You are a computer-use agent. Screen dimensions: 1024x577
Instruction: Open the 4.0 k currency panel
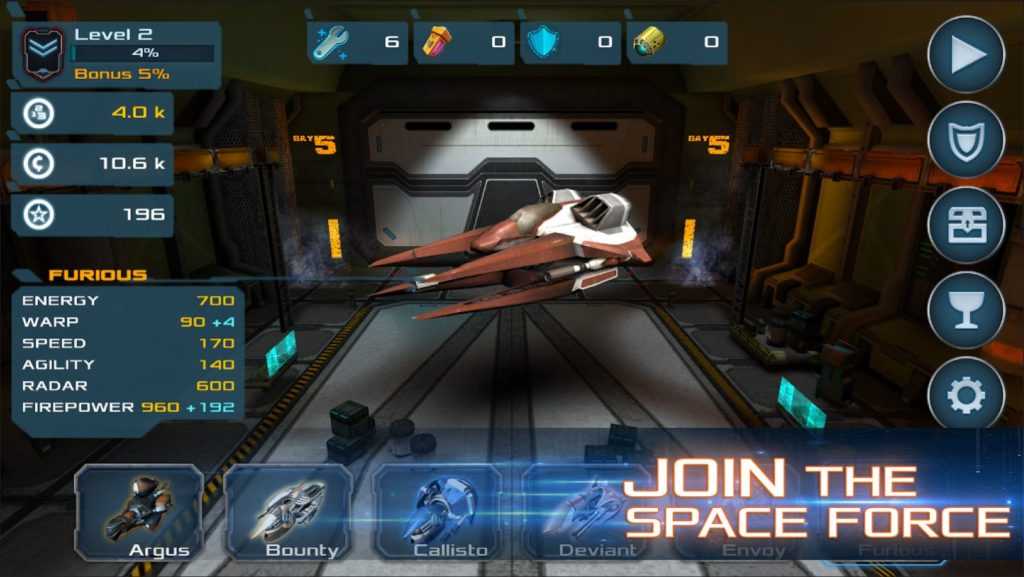tap(92, 113)
